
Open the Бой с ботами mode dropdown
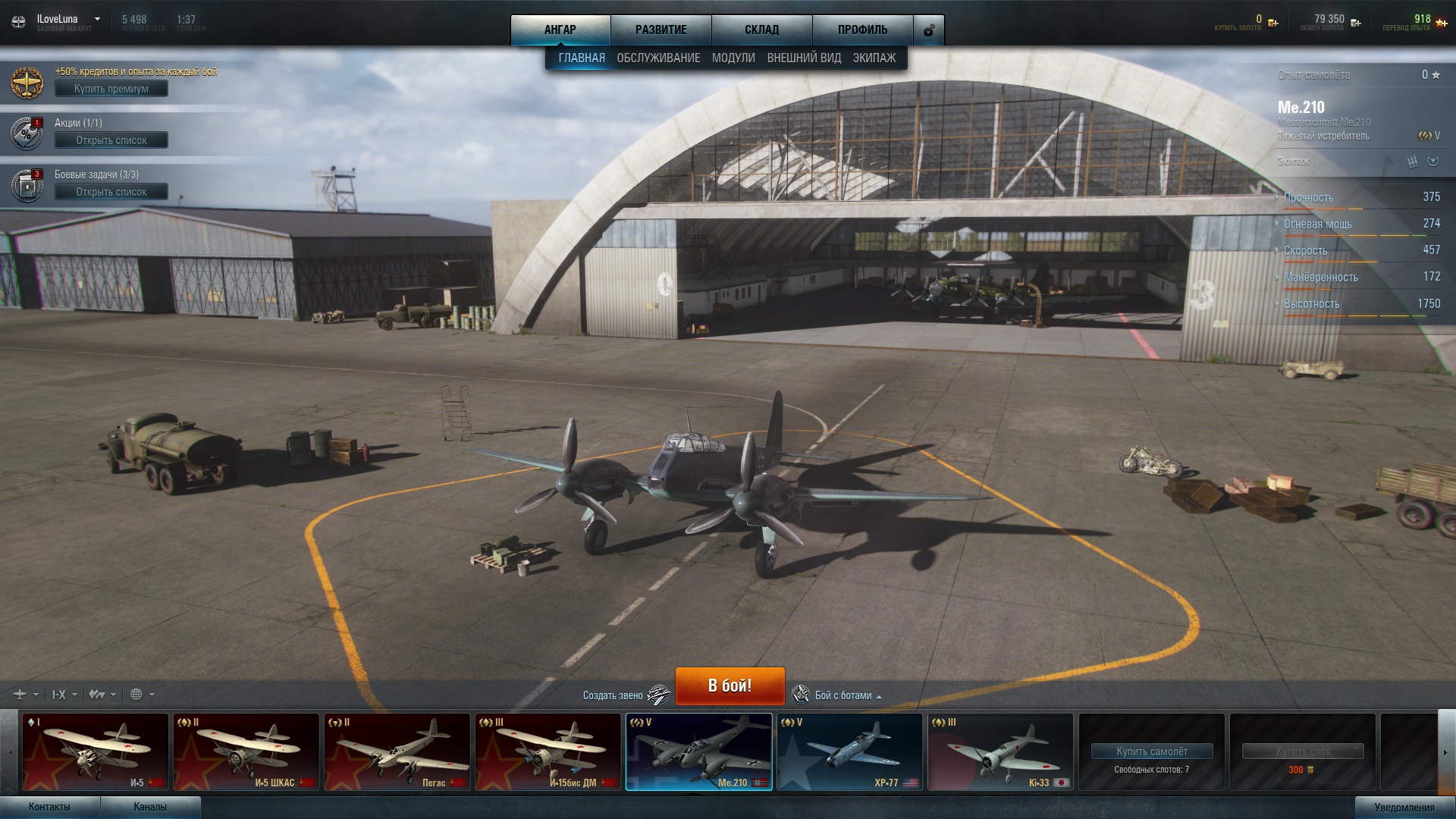(843, 695)
